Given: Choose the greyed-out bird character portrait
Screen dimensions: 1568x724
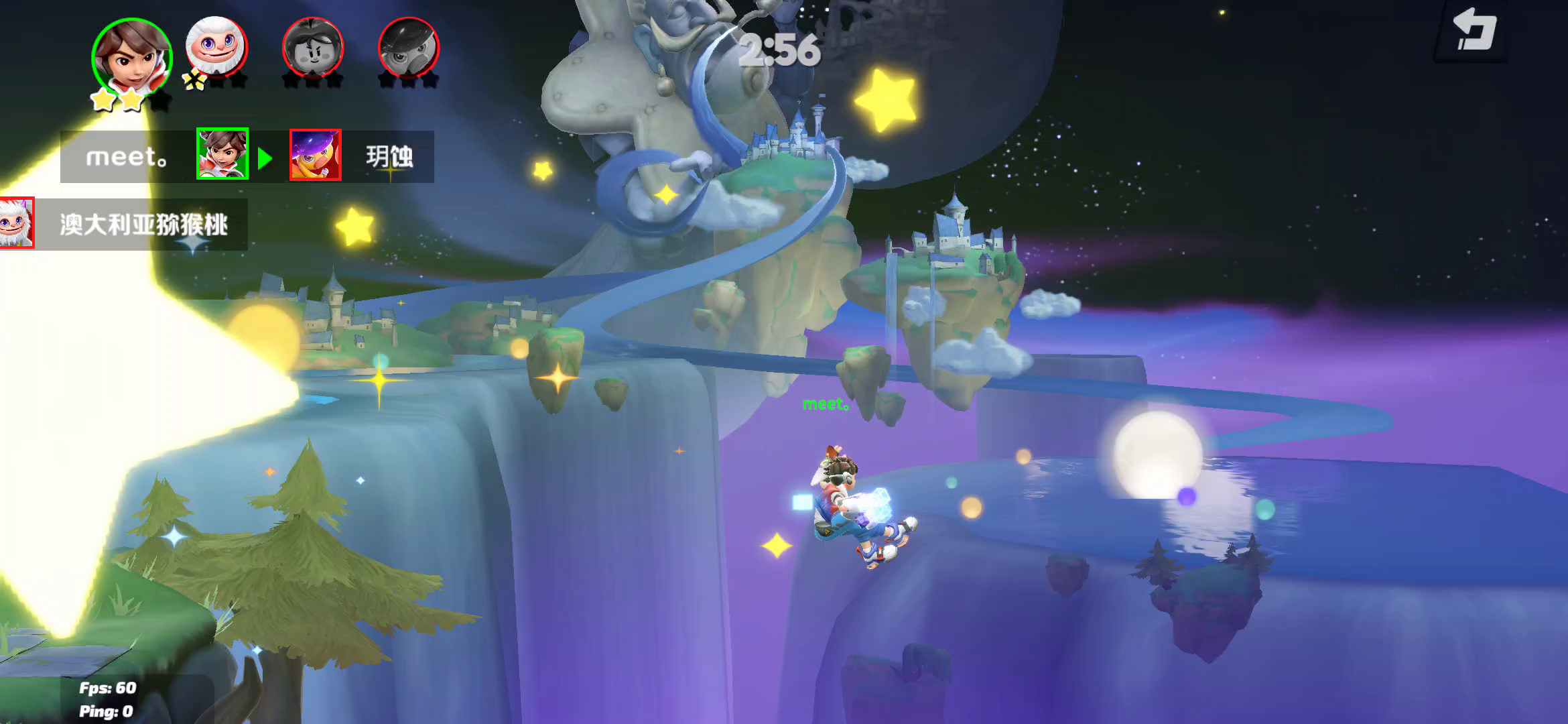Looking at the screenshot, I should pos(408,48).
